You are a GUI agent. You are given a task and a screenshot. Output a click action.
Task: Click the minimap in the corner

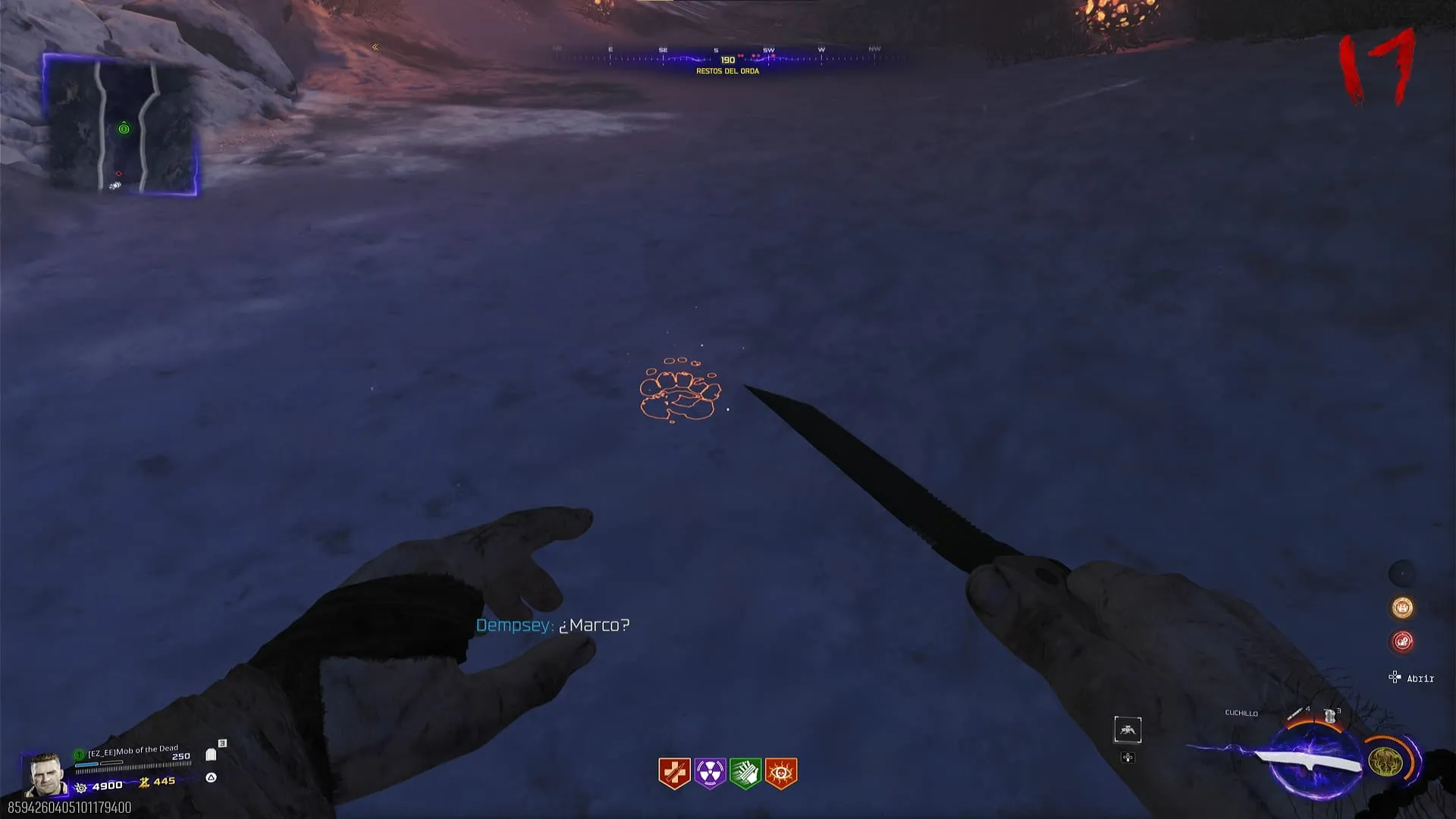[121, 124]
